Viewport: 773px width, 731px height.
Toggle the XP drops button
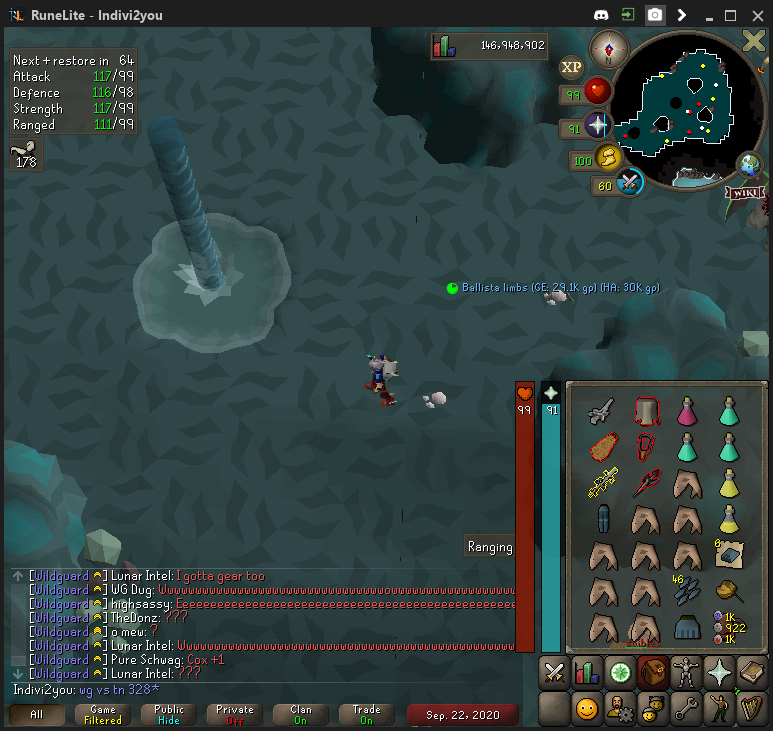click(571, 67)
